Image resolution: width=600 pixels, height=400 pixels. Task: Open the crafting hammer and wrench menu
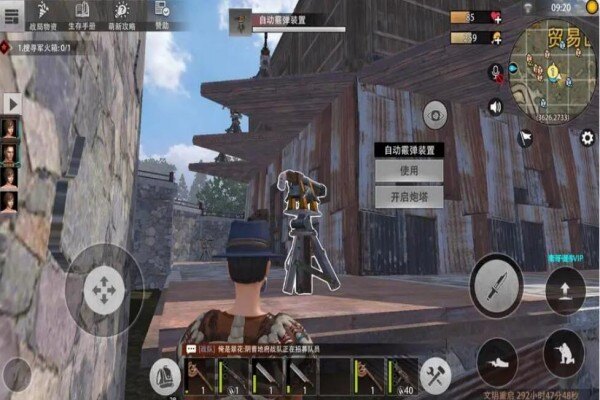434,376
